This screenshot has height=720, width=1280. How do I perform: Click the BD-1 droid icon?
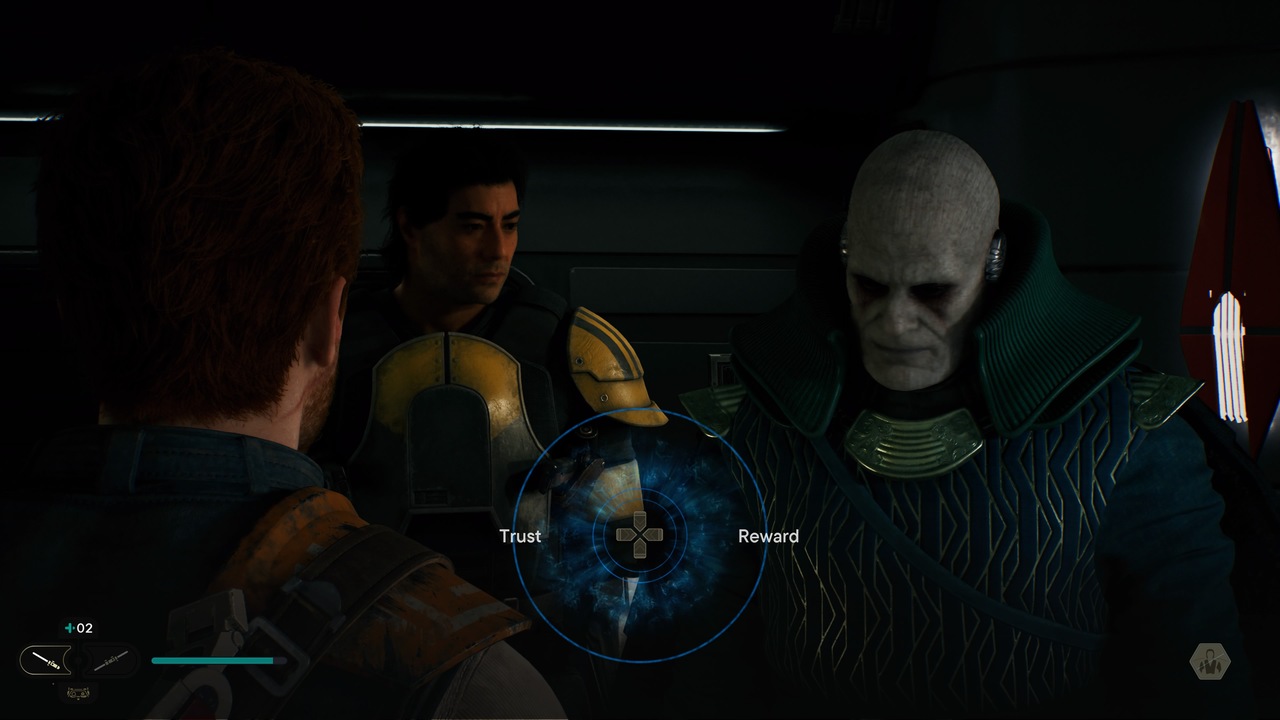tap(77, 692)
